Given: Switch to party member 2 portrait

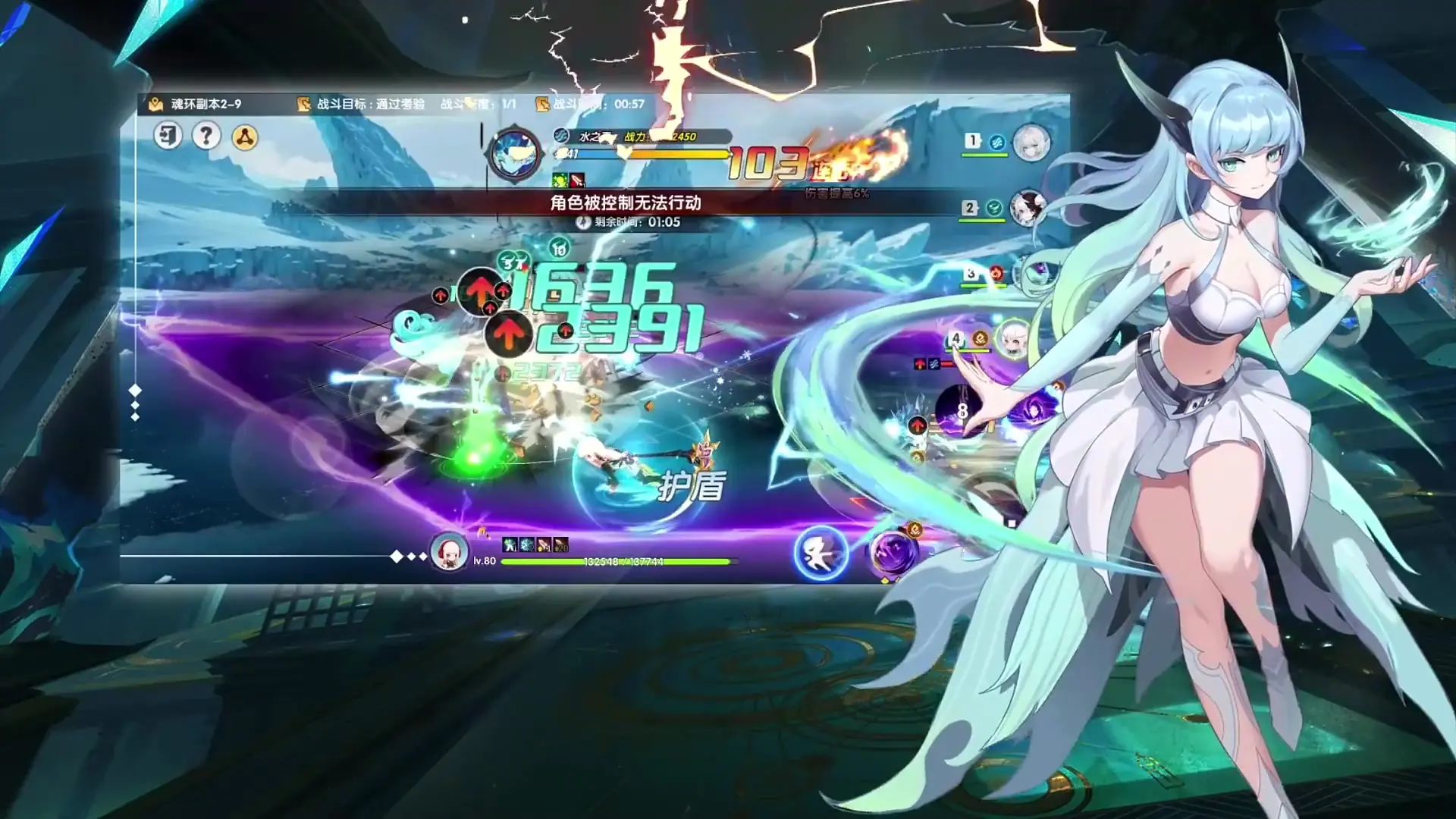Looking at the screenshot, I should click(x=1028, y=207).
